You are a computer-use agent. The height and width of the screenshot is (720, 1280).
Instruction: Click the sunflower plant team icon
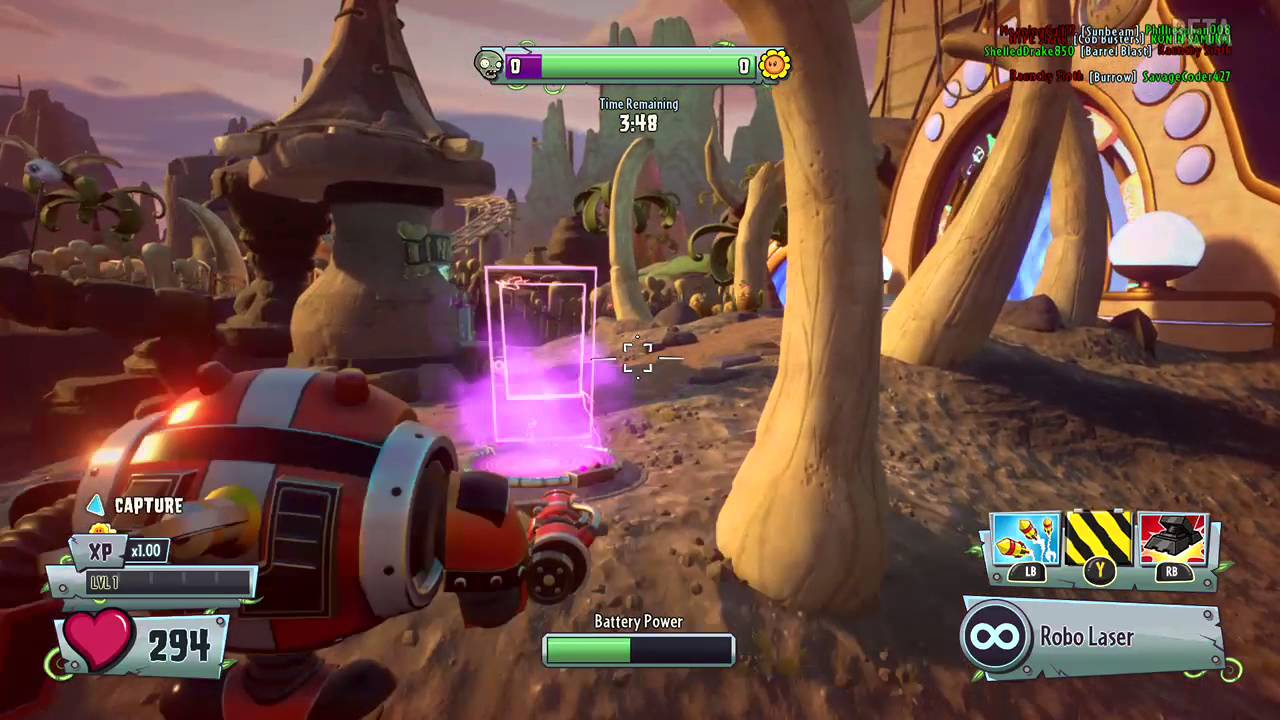(774, 66)
